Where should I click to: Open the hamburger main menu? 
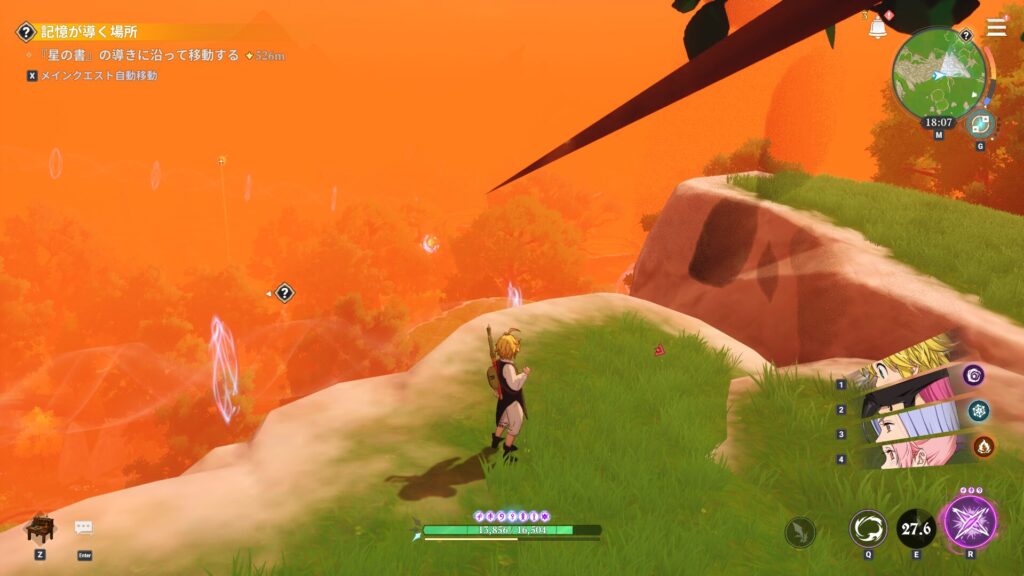pyautogui.click(x=996, y=27)
